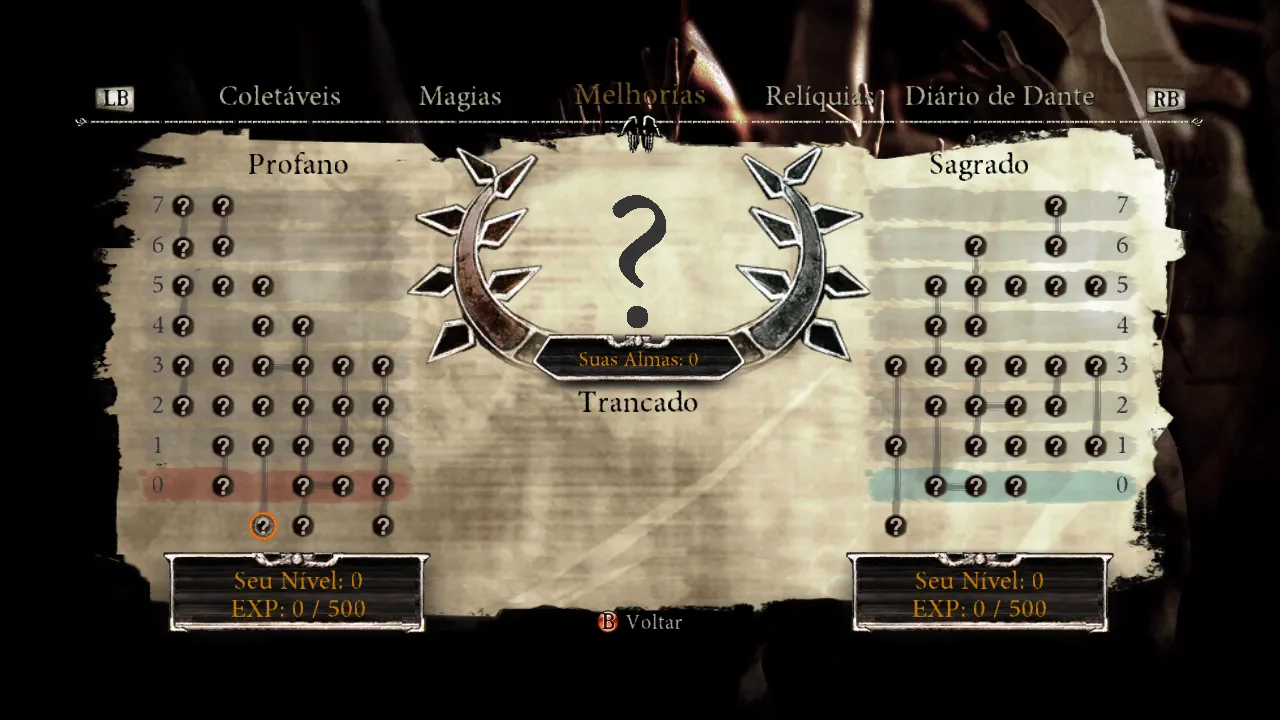Switch to the Coletáveis tab
Viewport: 1280px width, 720px height.
[x=280, y=97]
